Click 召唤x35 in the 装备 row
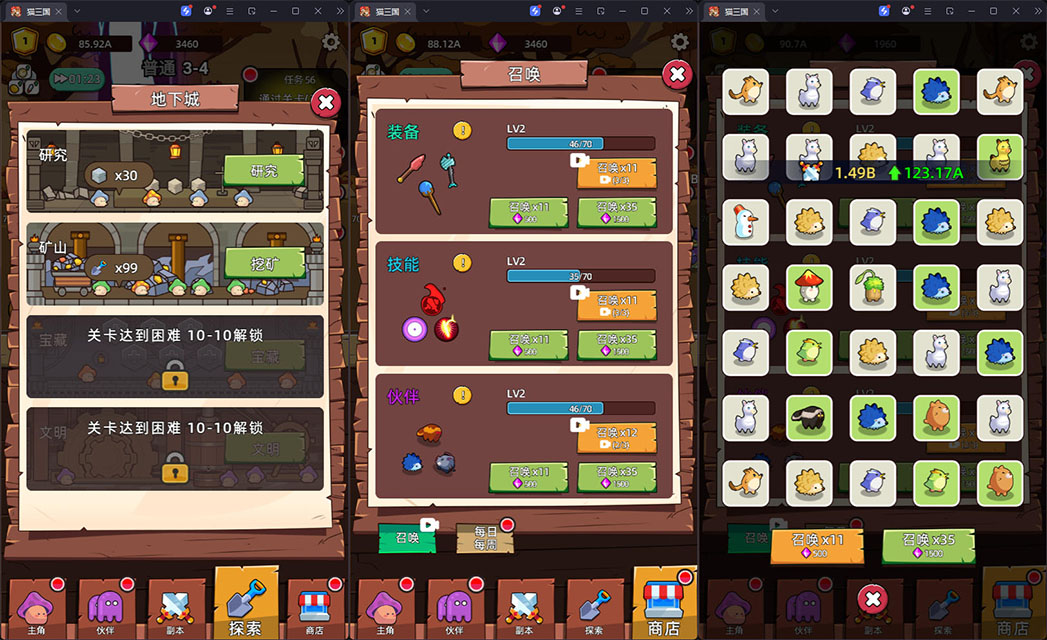Viewport: 1047px width, 640px height. (616, 212)
